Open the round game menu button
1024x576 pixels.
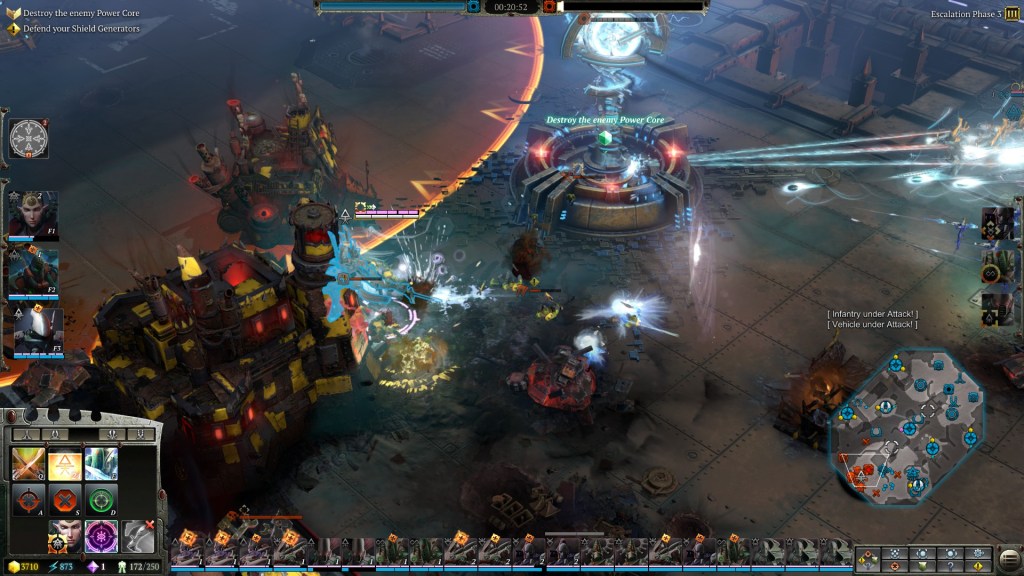(x=1009, y=556)
